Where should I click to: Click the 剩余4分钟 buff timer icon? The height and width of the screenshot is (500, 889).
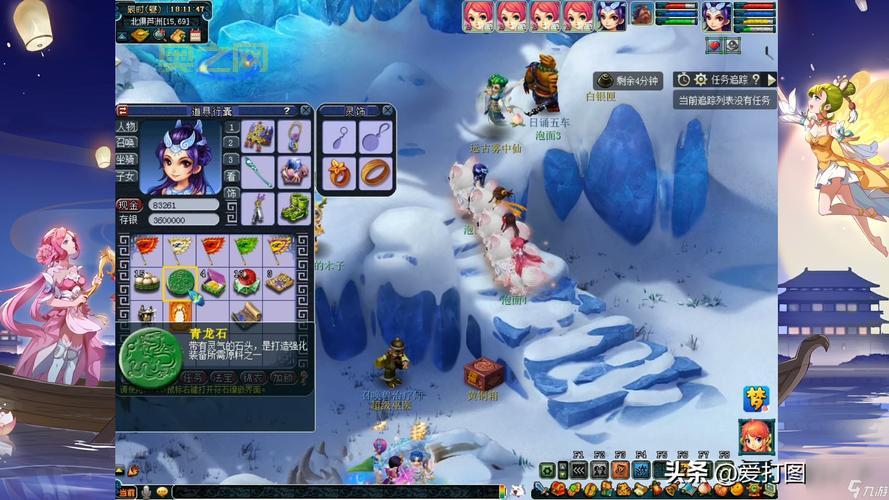coord(604,80)
